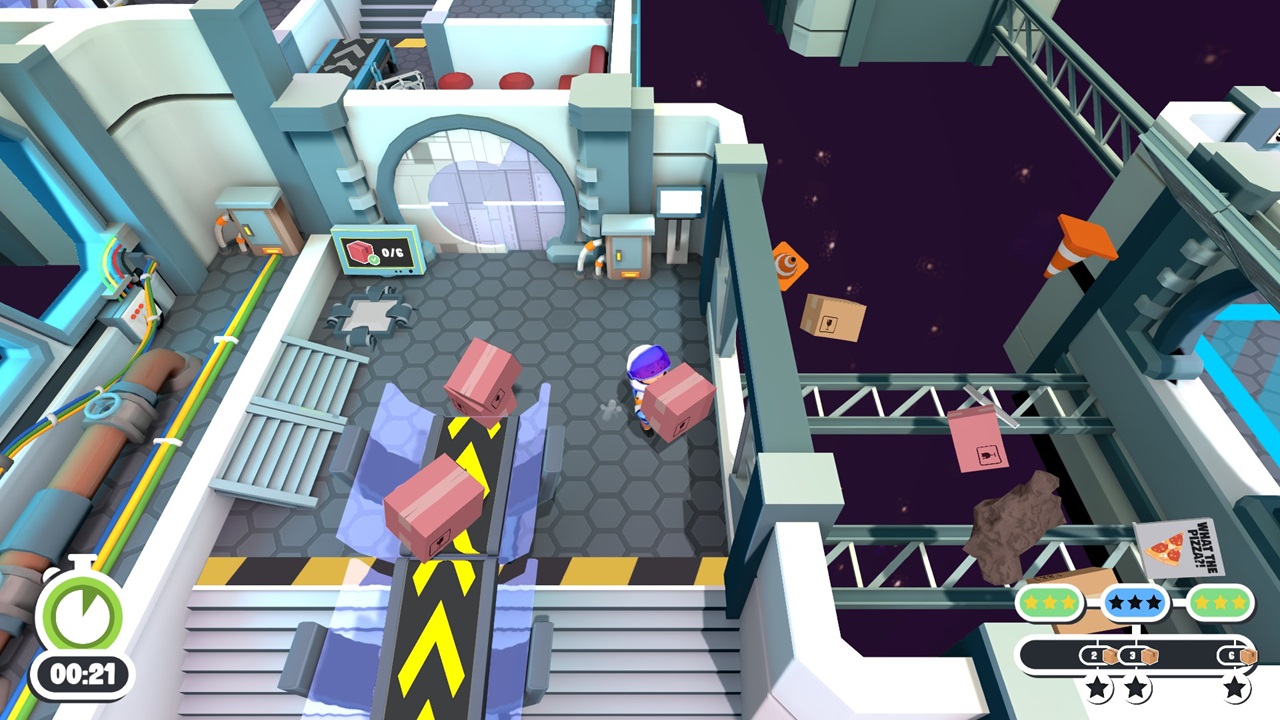Click the star marker under milestone 2

1096,689
